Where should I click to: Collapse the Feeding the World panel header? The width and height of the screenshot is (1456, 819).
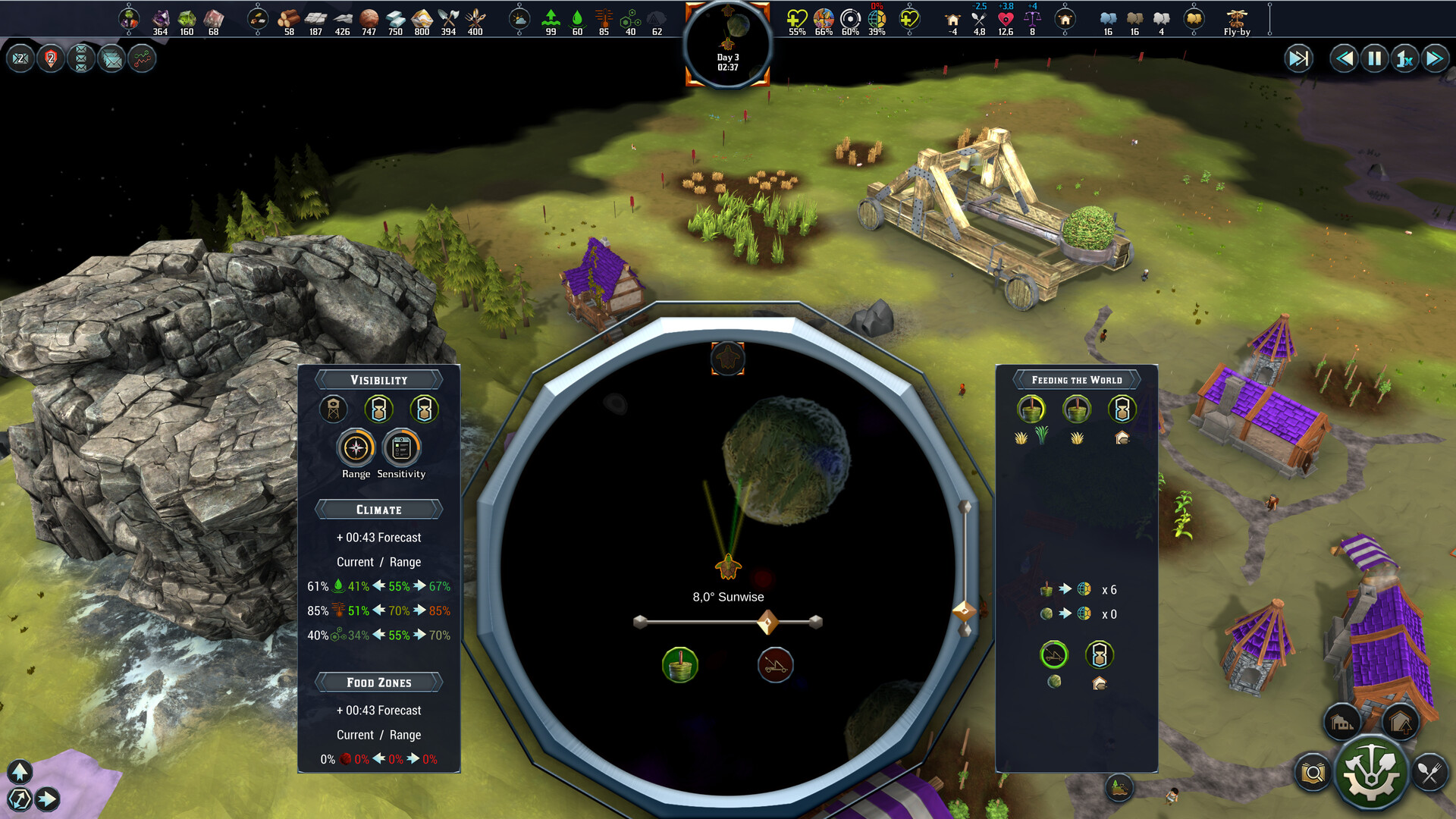coord(1076,379)
